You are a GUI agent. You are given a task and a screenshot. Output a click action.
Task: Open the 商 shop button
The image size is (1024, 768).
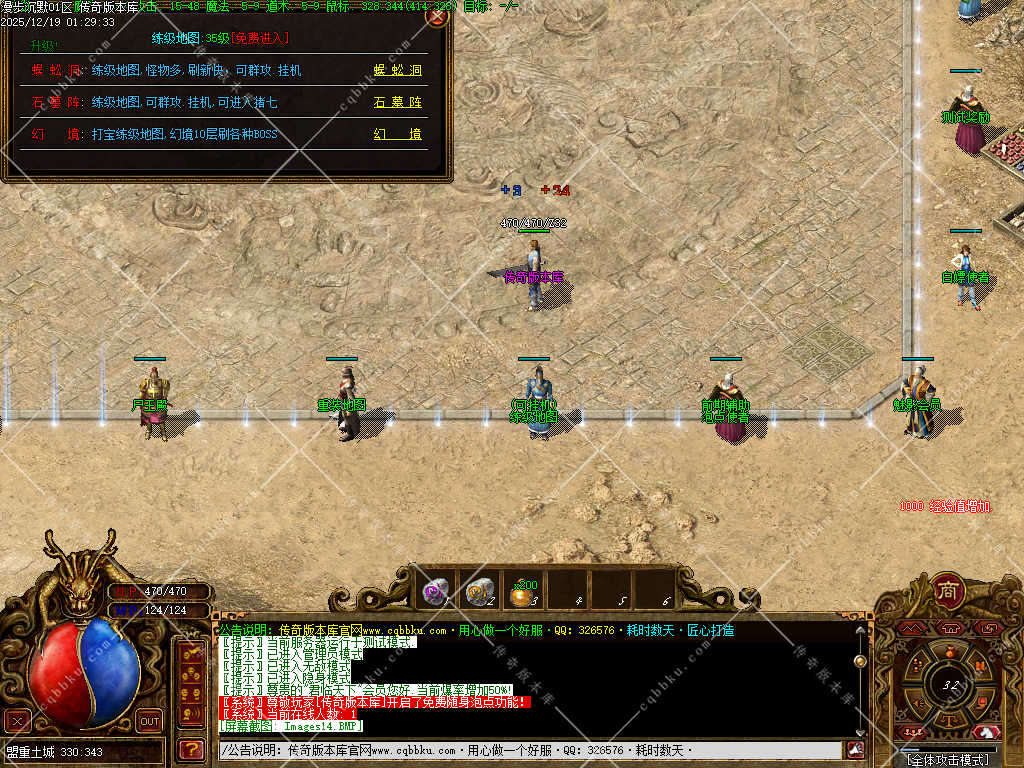pyautogui.click(x=947, y=591)
